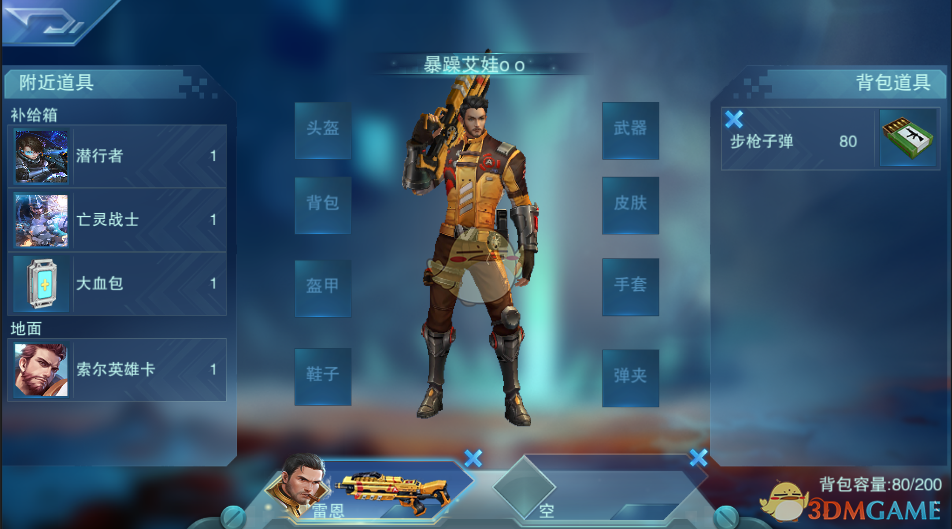952x529 pixels.
Task: Select the empty 空 weapon slot
Action: coord(590,492)
